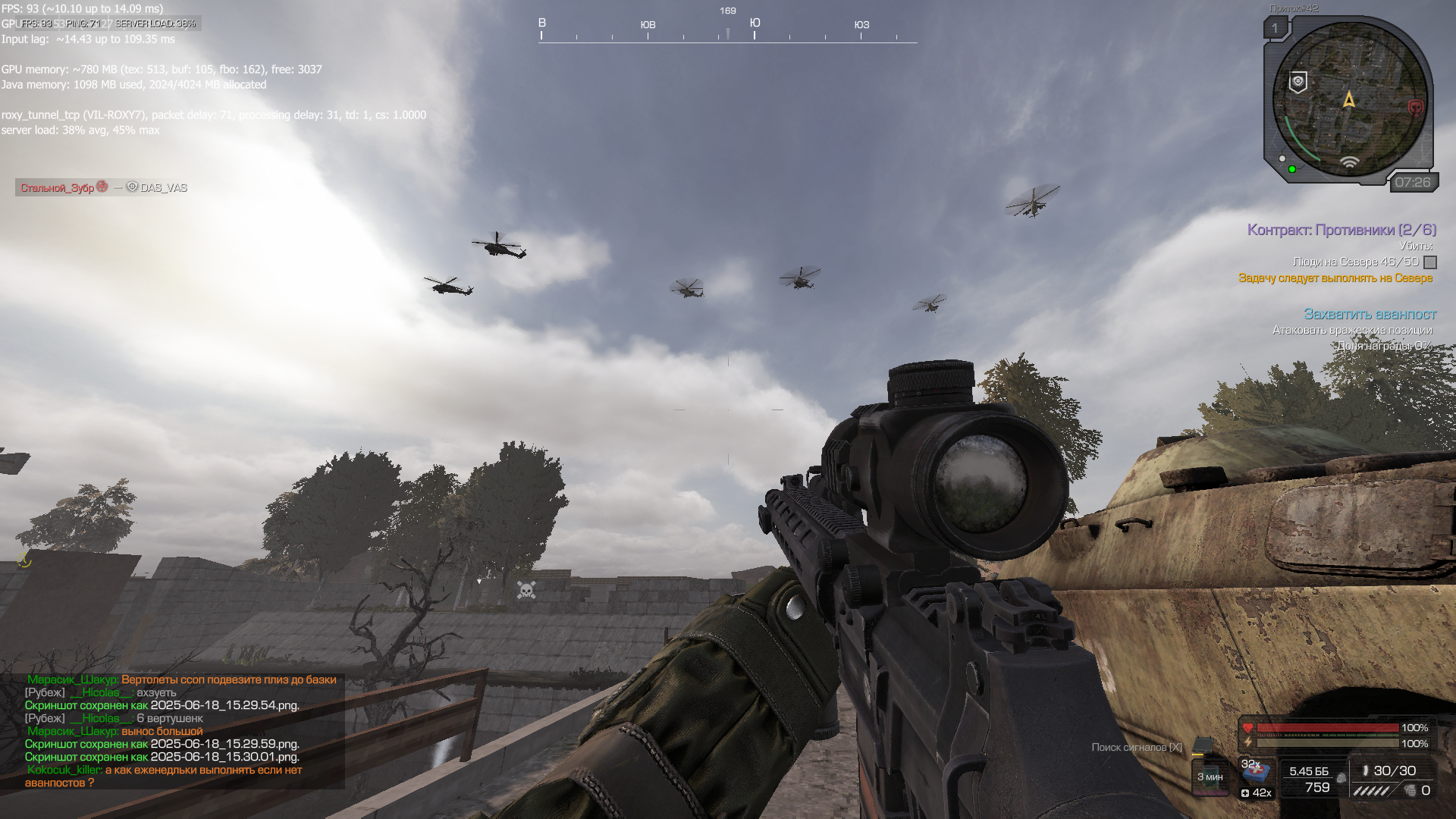
Task: Select the grenade icon in weapon panel
Action: 1410,791
